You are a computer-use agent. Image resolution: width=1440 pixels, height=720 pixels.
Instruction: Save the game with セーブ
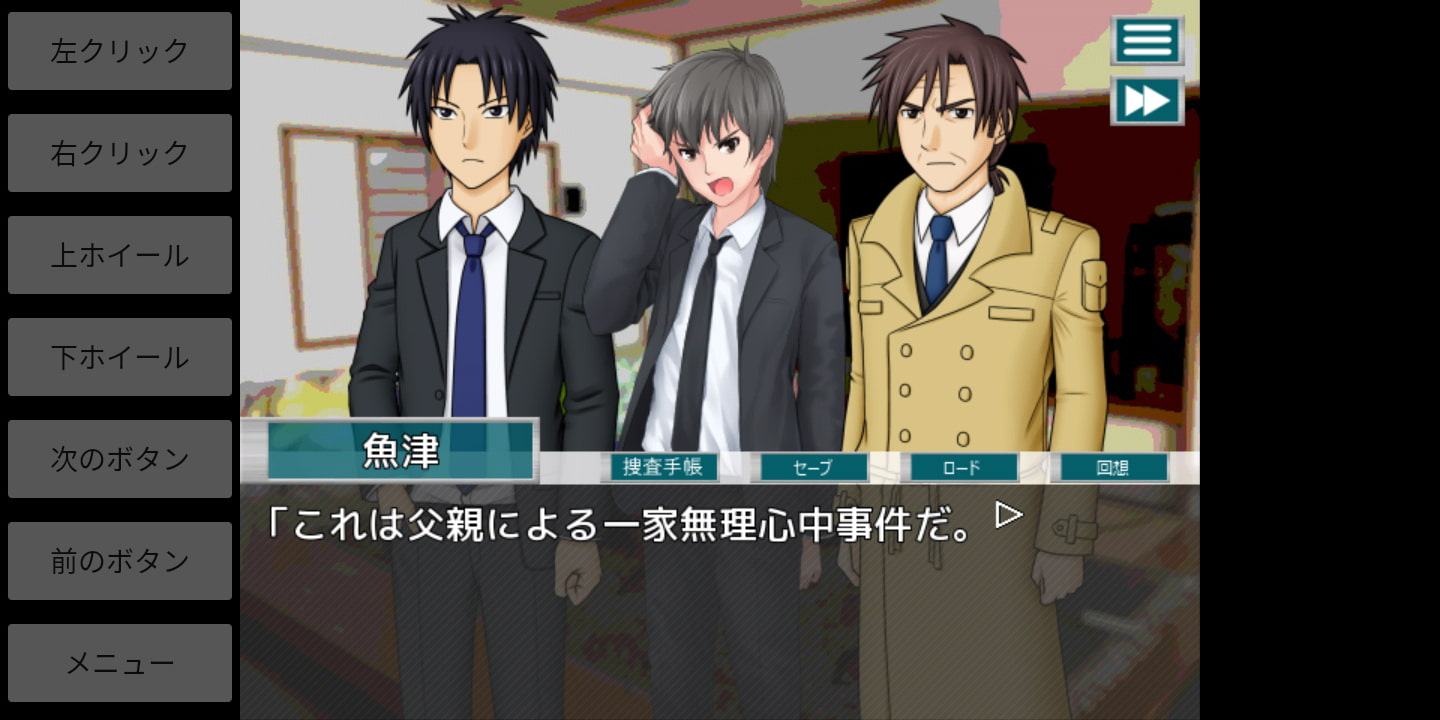point(811,467)
